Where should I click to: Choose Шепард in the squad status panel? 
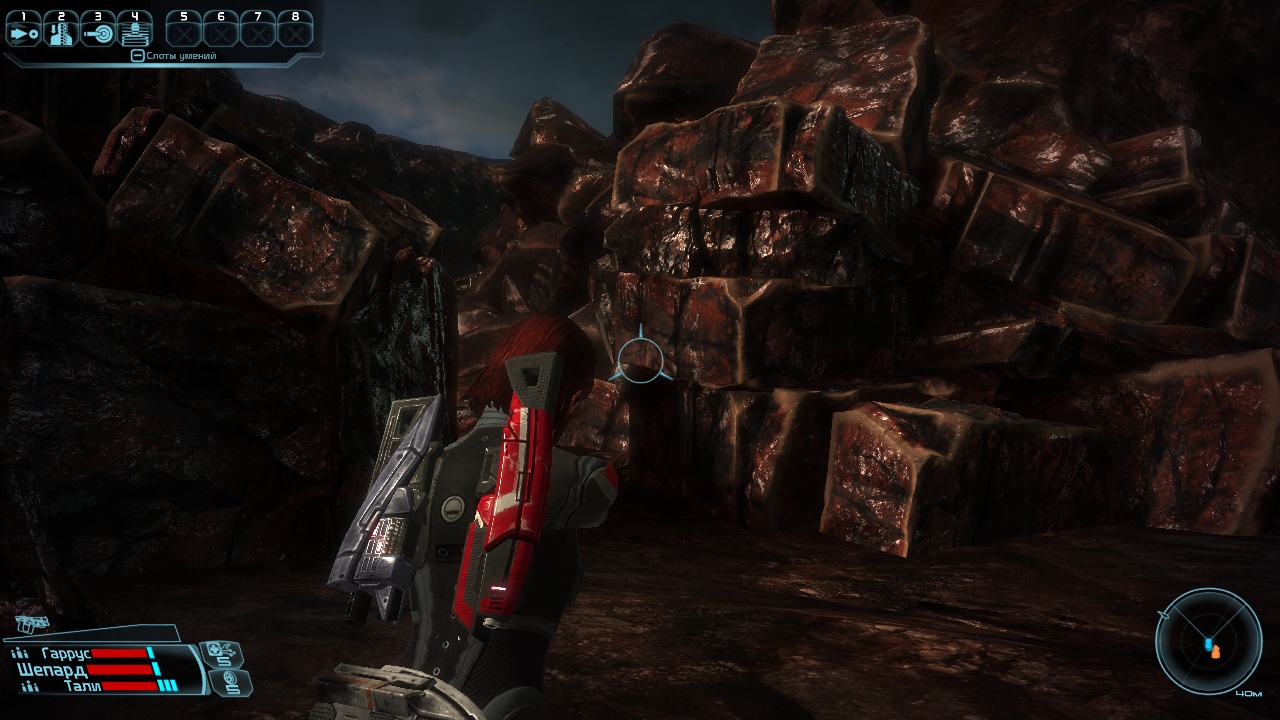pyautogui.click(x=52, y=669)
